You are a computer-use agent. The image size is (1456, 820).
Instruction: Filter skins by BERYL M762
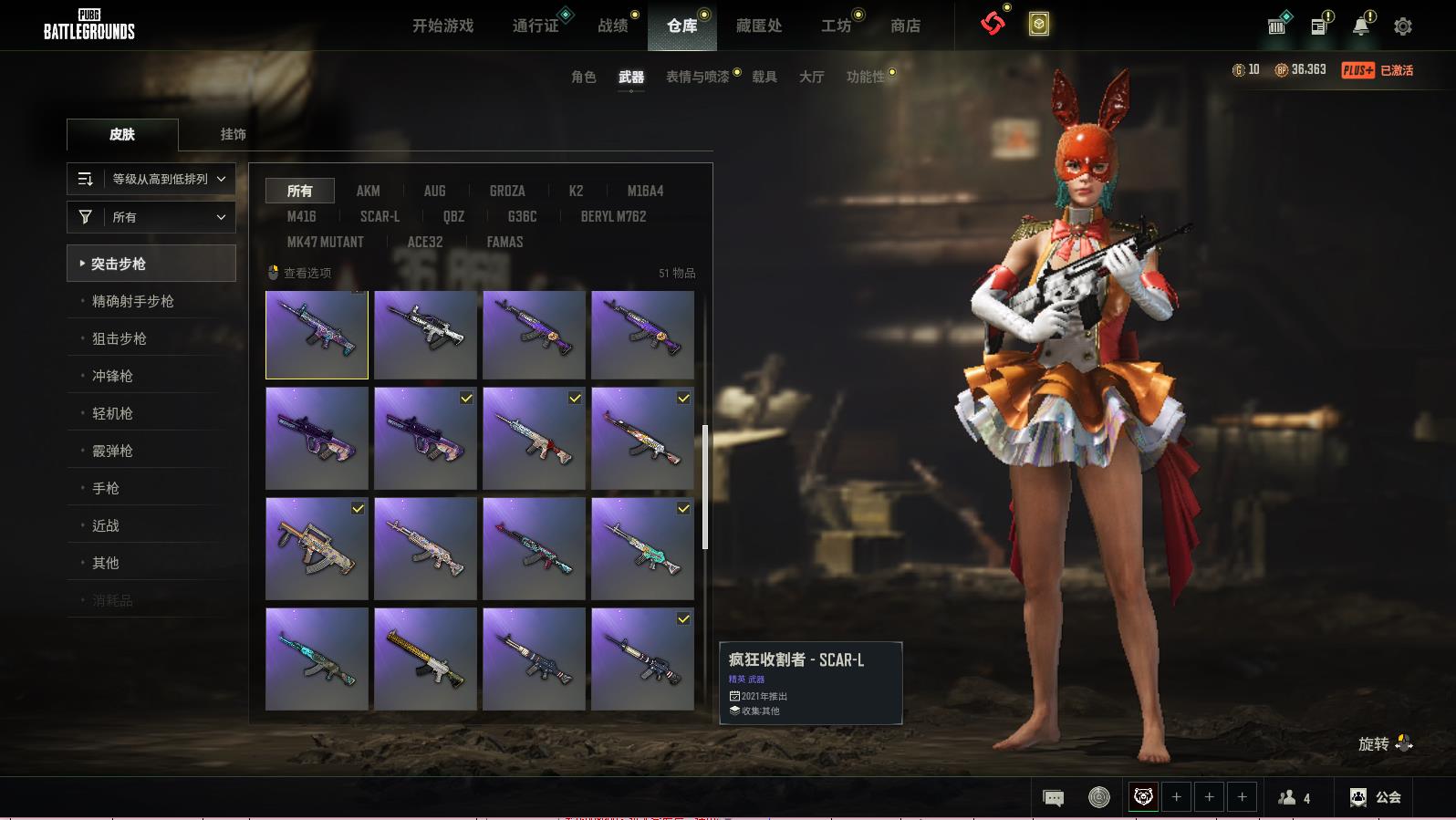(613, 216)
